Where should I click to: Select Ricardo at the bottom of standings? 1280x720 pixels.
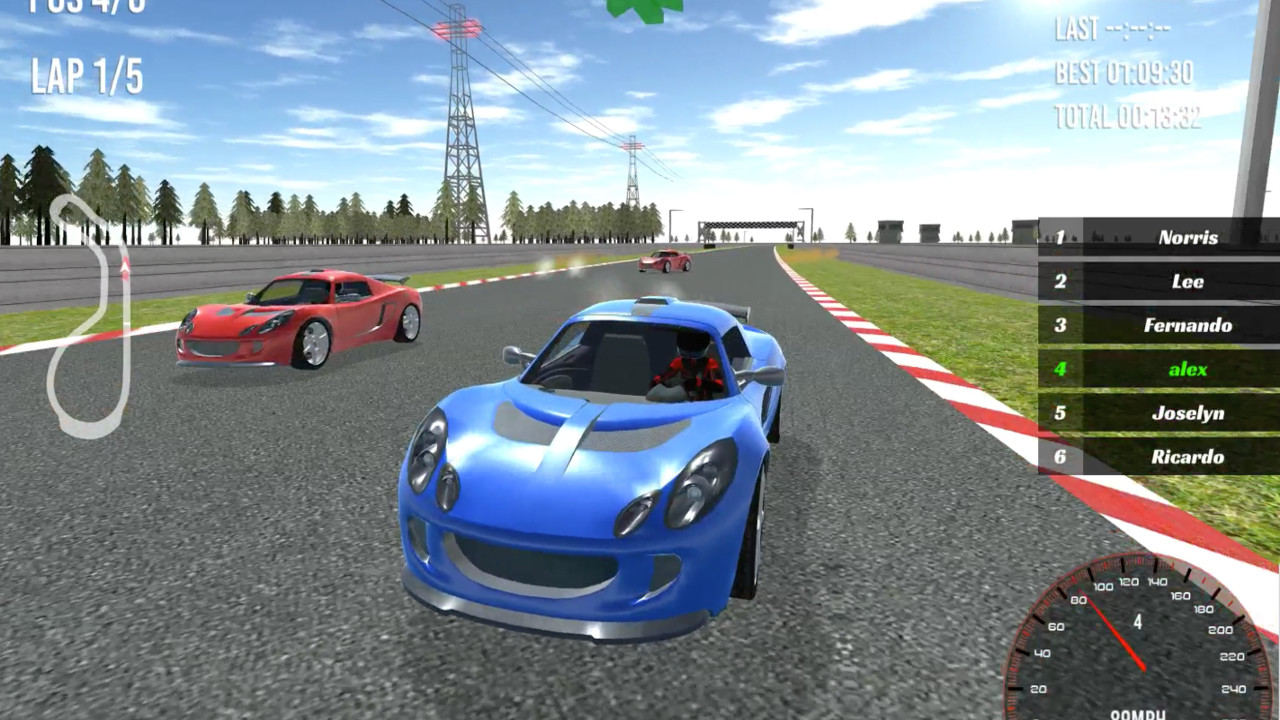1186,457
